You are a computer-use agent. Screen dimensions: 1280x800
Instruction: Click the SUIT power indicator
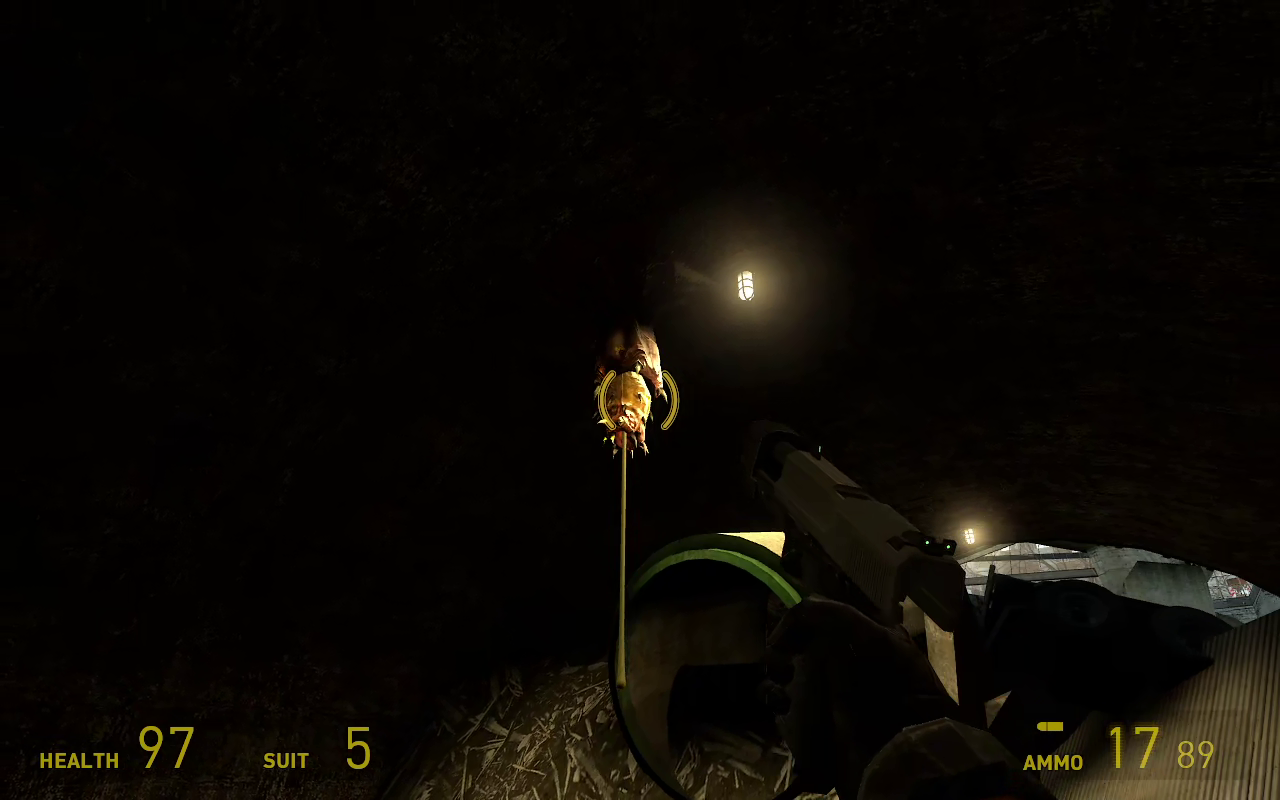pyautogui.click(x=286, y=760)
